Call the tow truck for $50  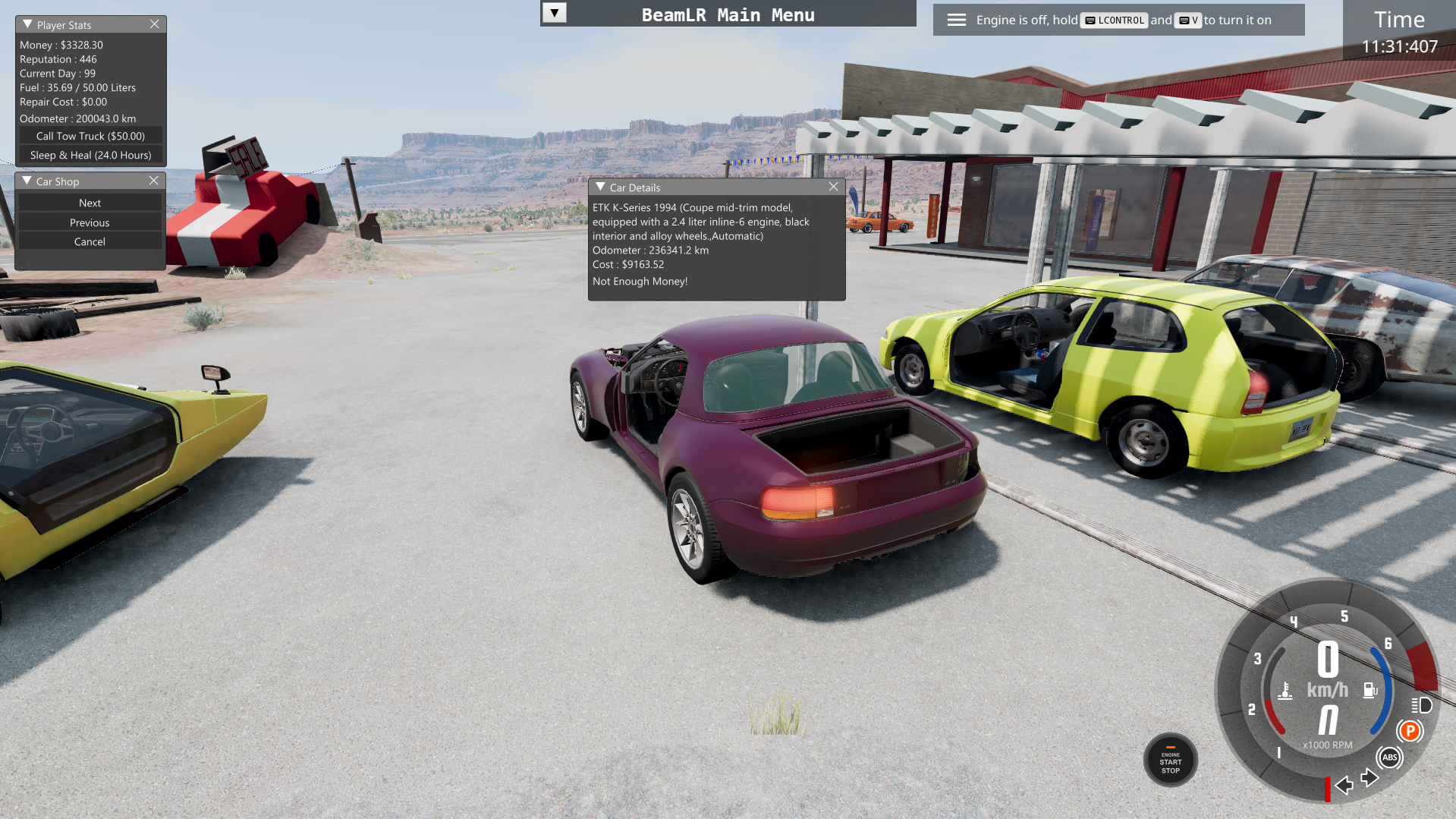tap(90, 136)
